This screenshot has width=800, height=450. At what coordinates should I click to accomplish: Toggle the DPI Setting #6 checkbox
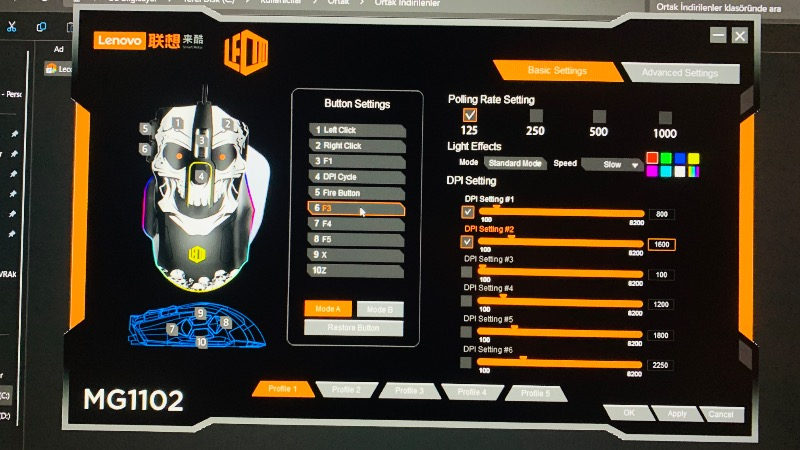pos(467,362)
